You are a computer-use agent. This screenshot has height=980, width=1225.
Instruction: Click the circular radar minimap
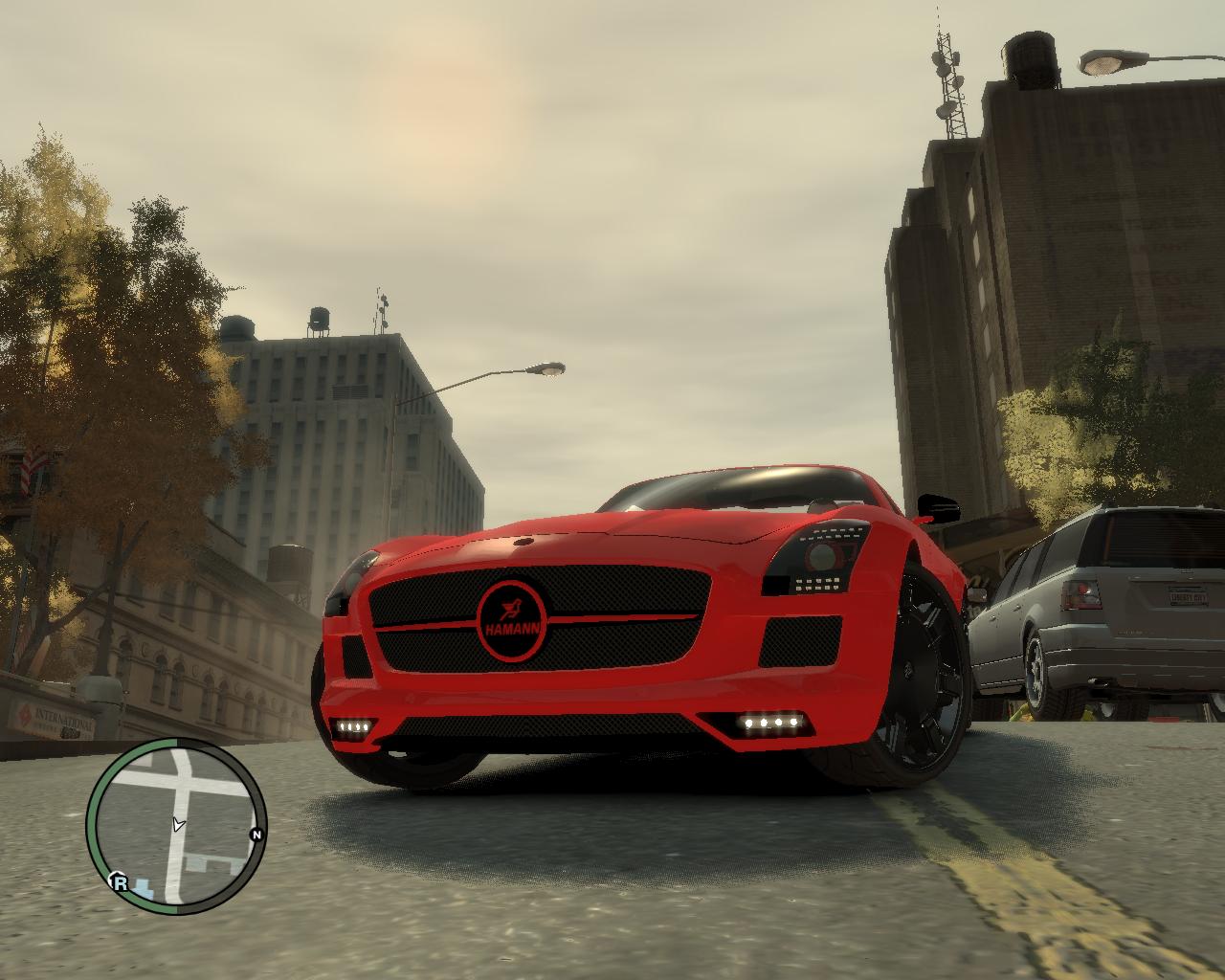tap(177, 826)
